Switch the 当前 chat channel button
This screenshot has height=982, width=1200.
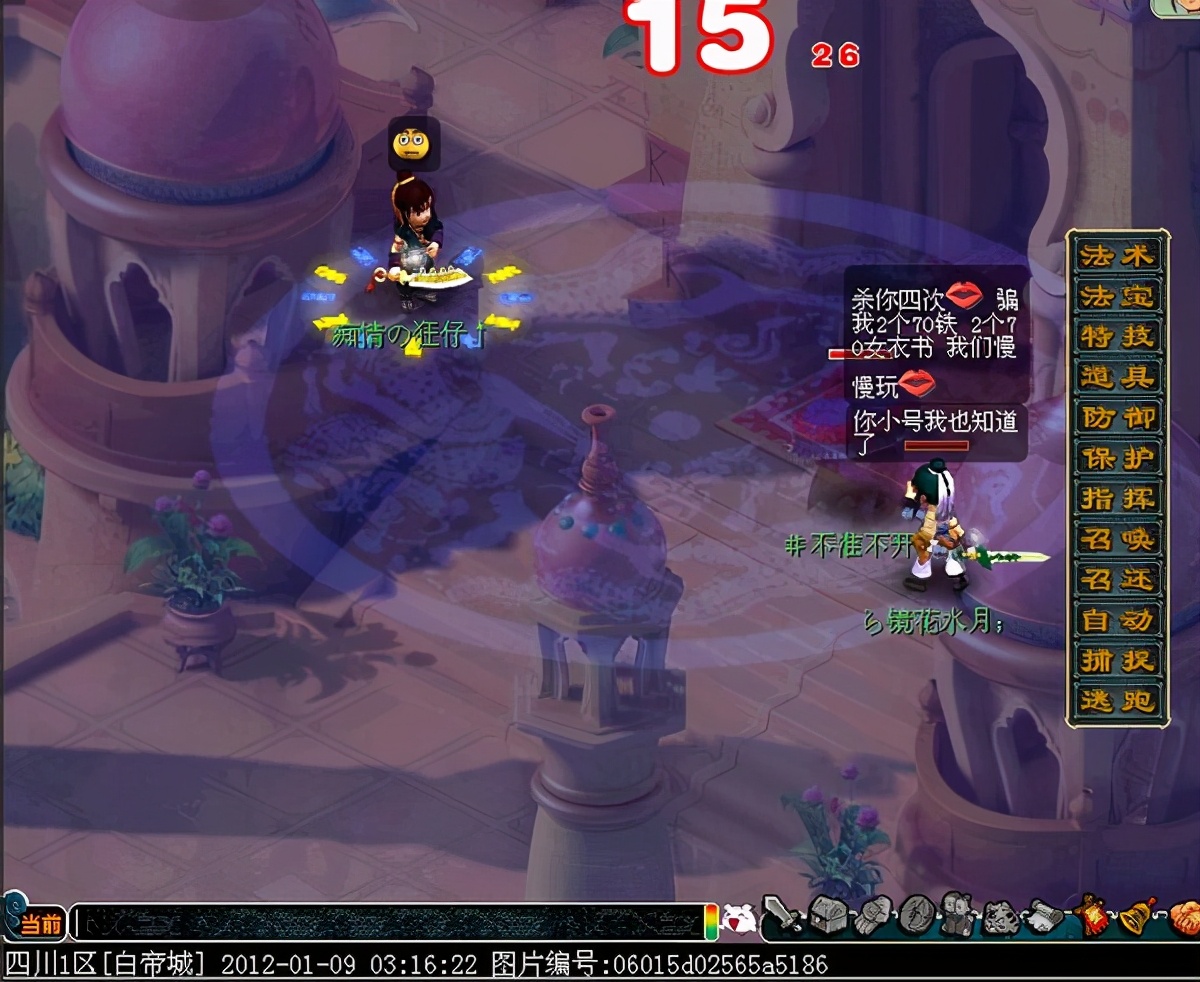(x=41, y=923)
